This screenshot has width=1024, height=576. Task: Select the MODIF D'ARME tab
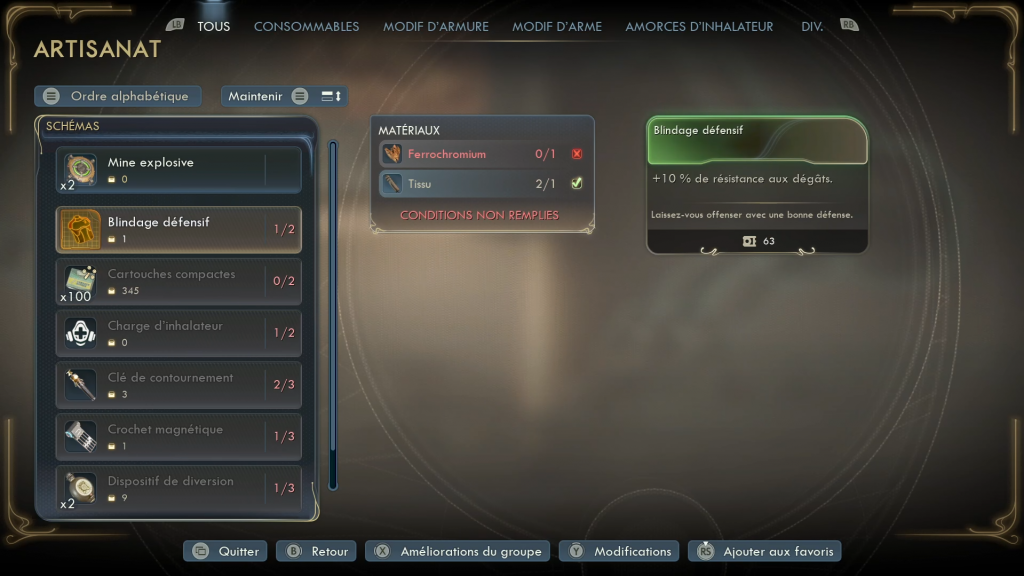click(x=557, y=27)
